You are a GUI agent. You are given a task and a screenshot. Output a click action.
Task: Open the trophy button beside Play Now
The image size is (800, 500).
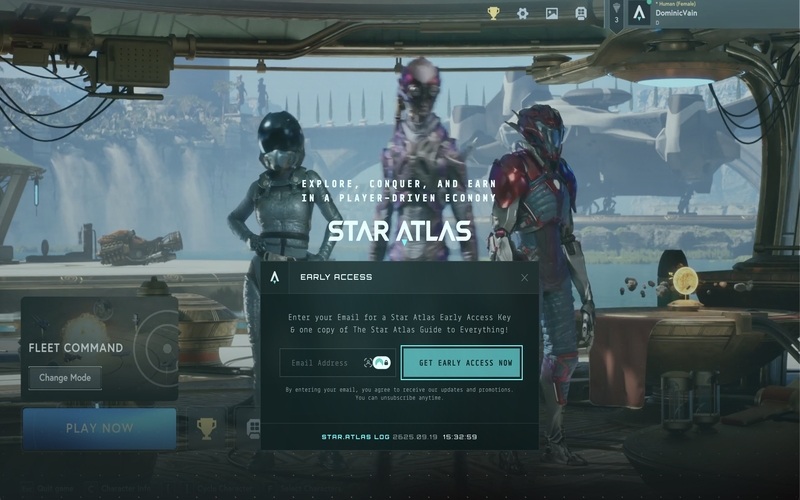pyautogui.click(x=206, y=428)
